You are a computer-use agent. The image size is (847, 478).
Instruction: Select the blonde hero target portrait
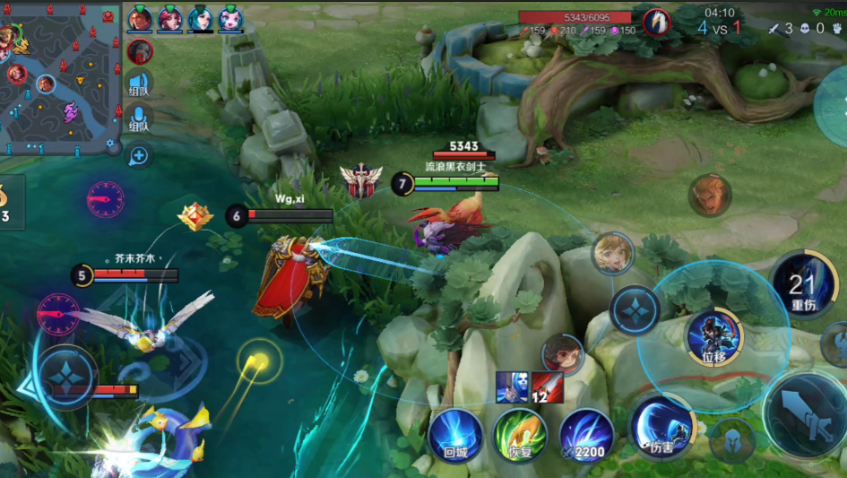coord(612,252)
